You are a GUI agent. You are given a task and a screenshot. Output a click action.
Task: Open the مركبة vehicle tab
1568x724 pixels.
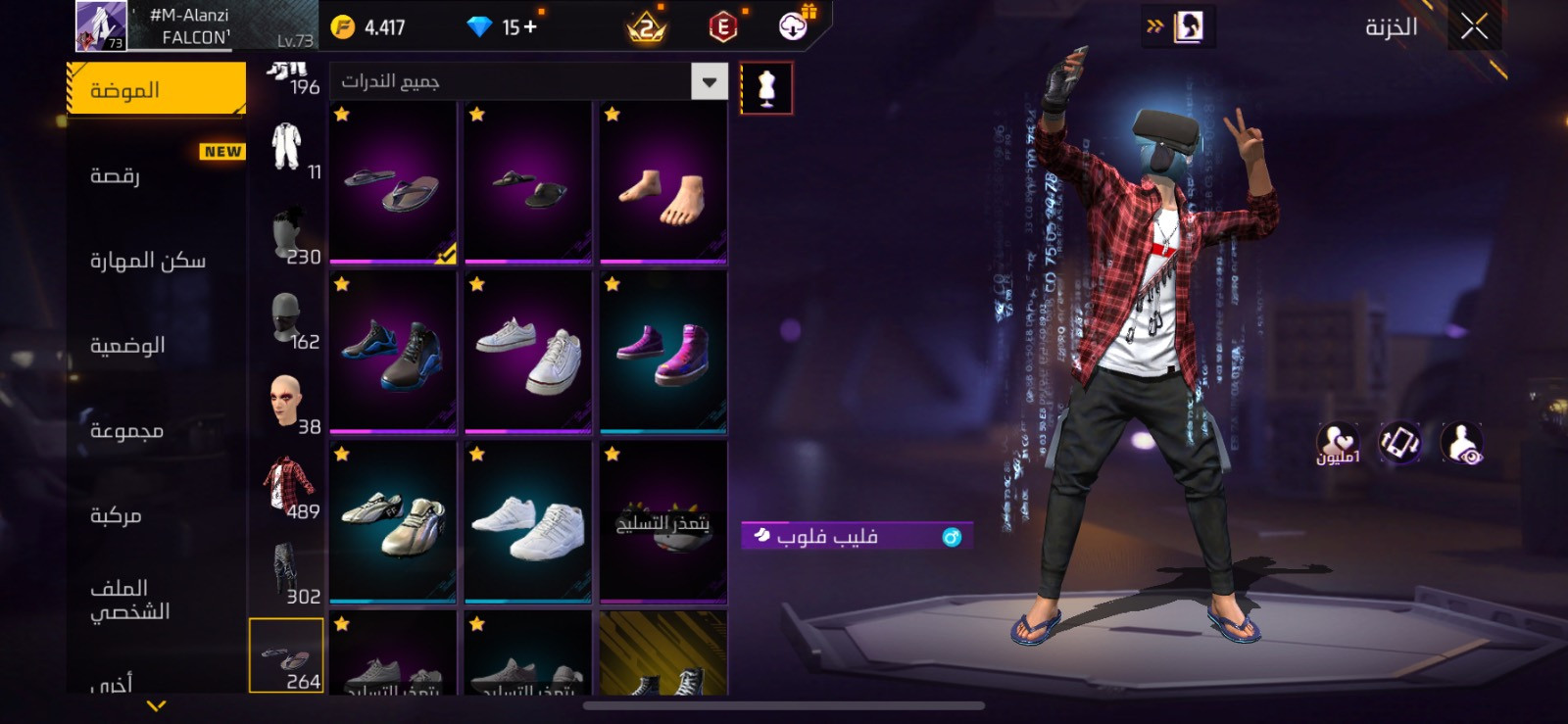click(156, 515)
